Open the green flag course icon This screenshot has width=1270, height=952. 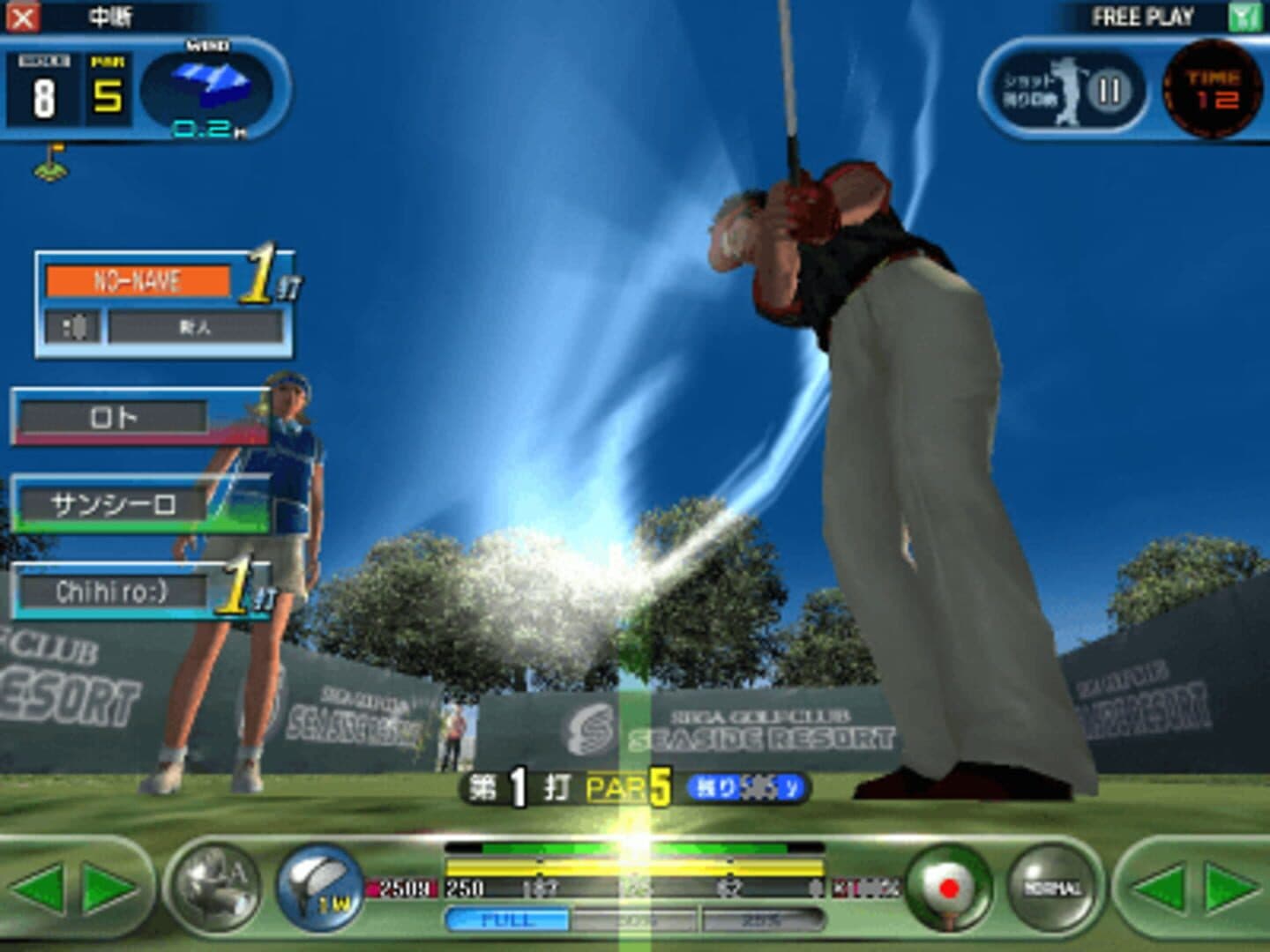[50, 163]
